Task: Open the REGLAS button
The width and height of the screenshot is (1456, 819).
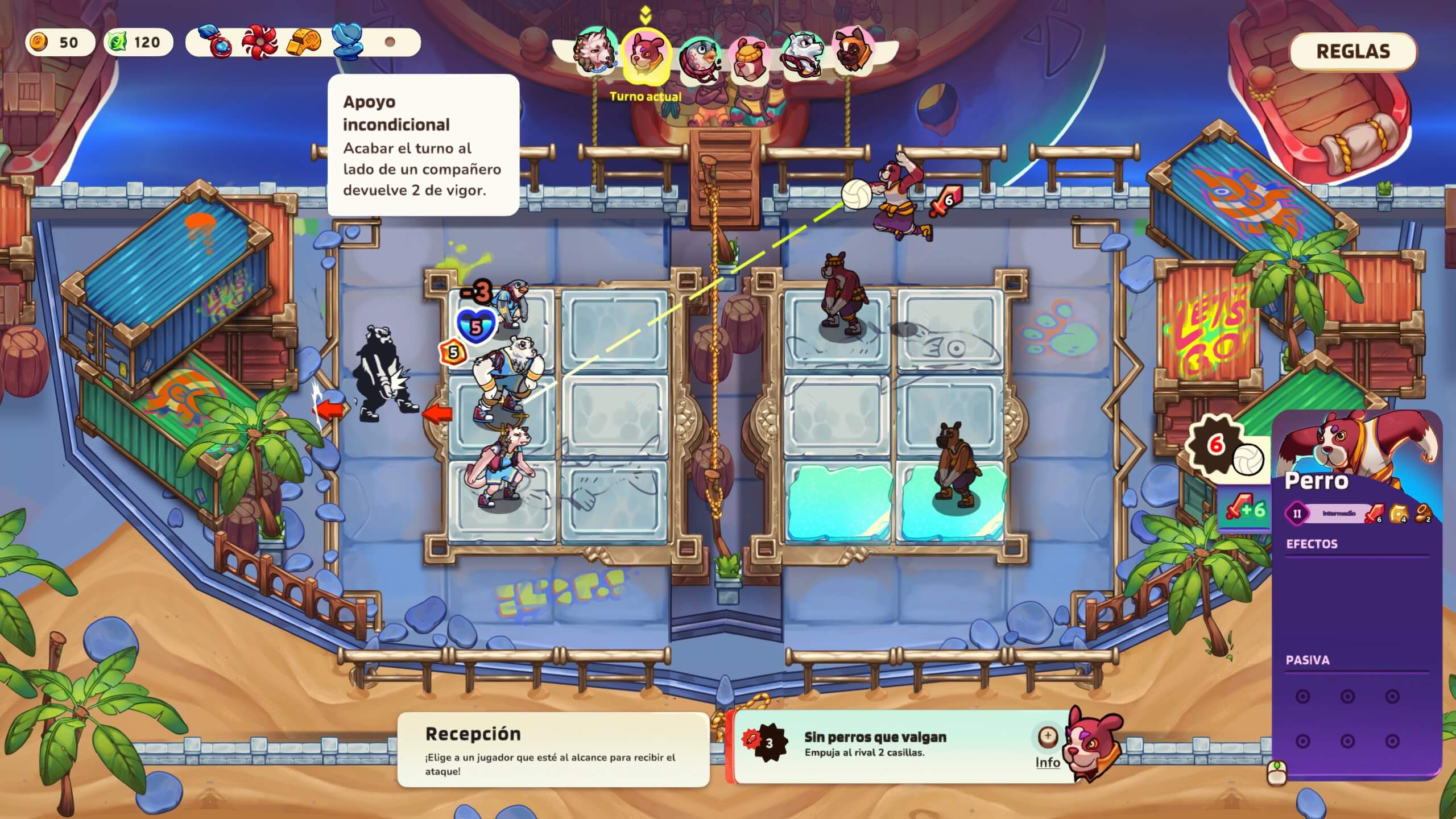Action: [1354, 51]
